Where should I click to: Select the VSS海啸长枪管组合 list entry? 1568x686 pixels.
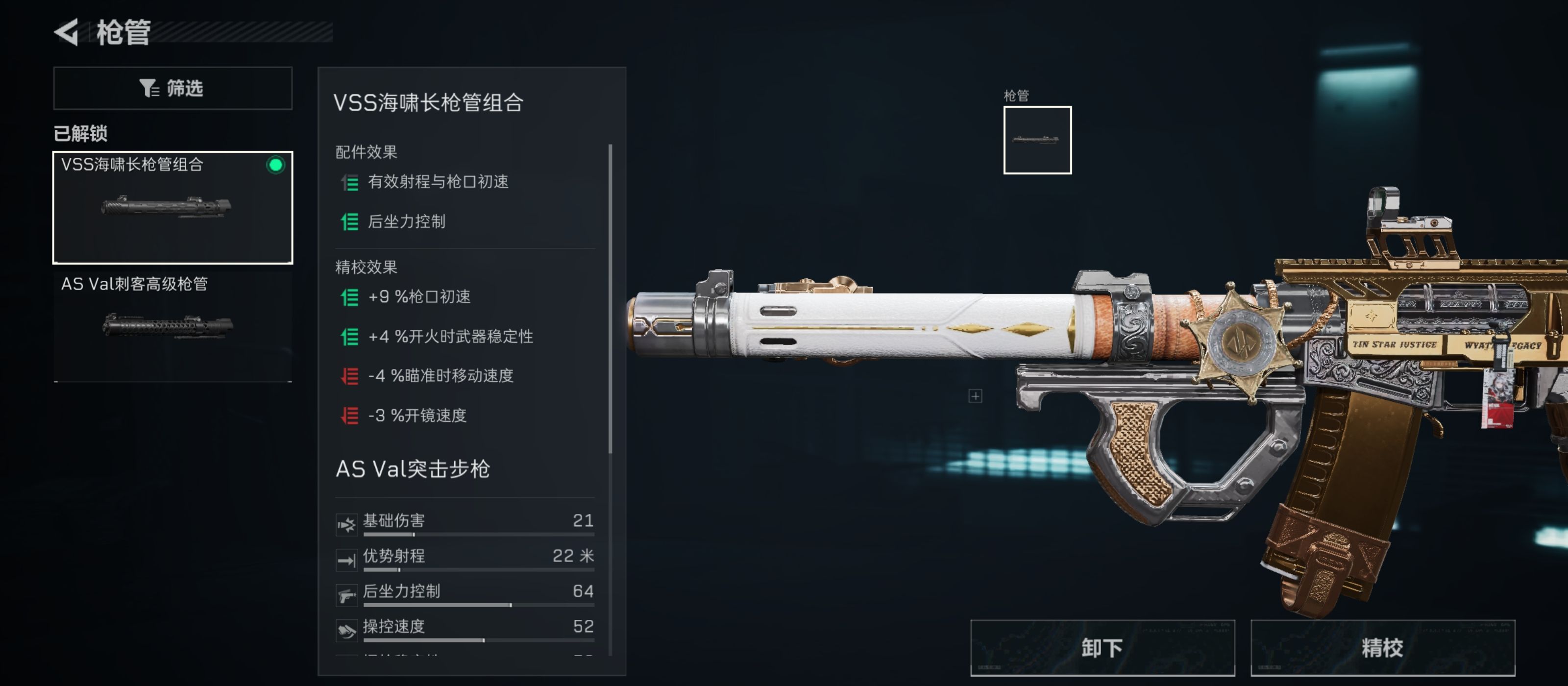[x=172, y=207]
